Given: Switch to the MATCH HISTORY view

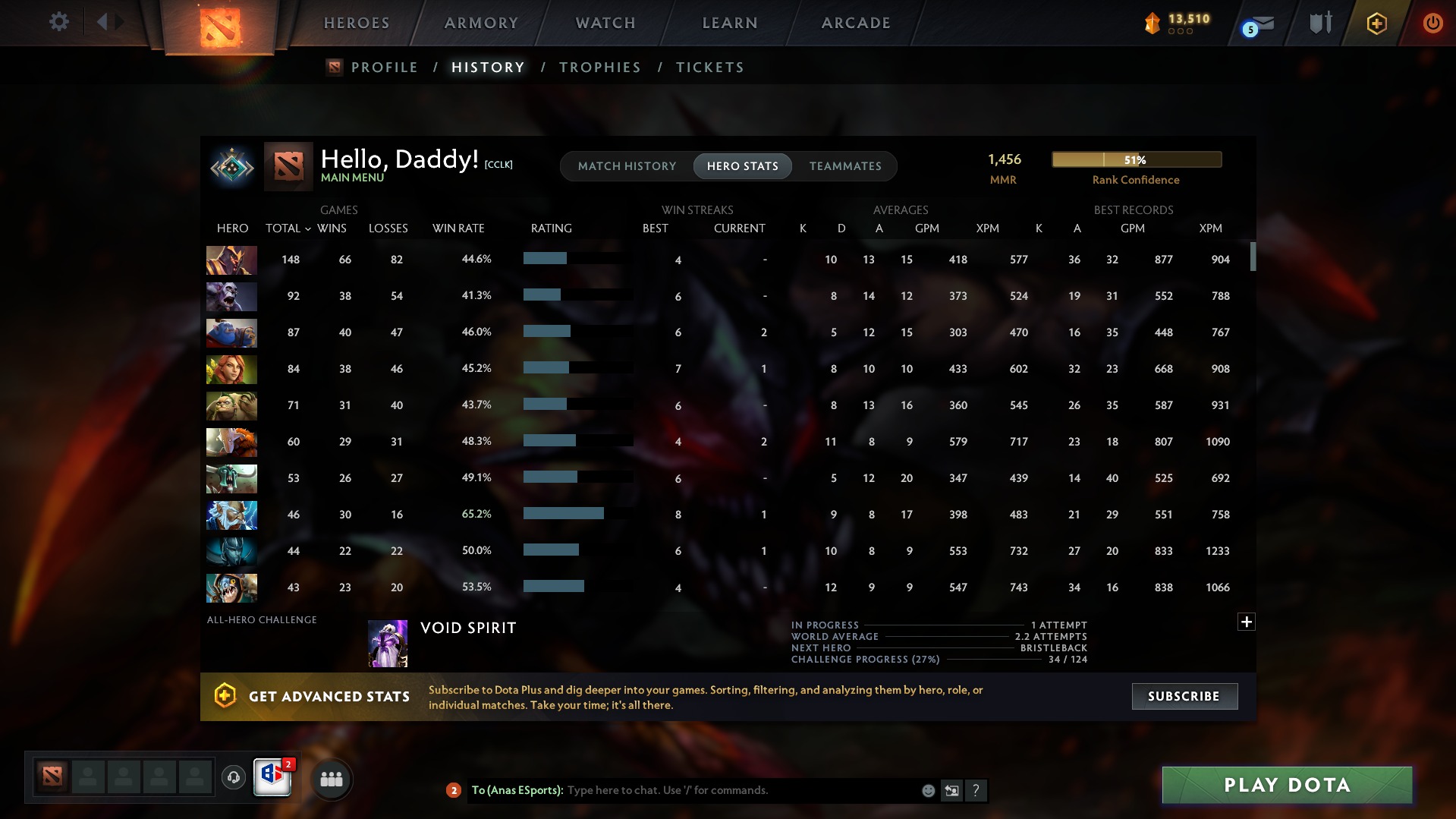Looking at the screenshot, I should click(627, 166).
